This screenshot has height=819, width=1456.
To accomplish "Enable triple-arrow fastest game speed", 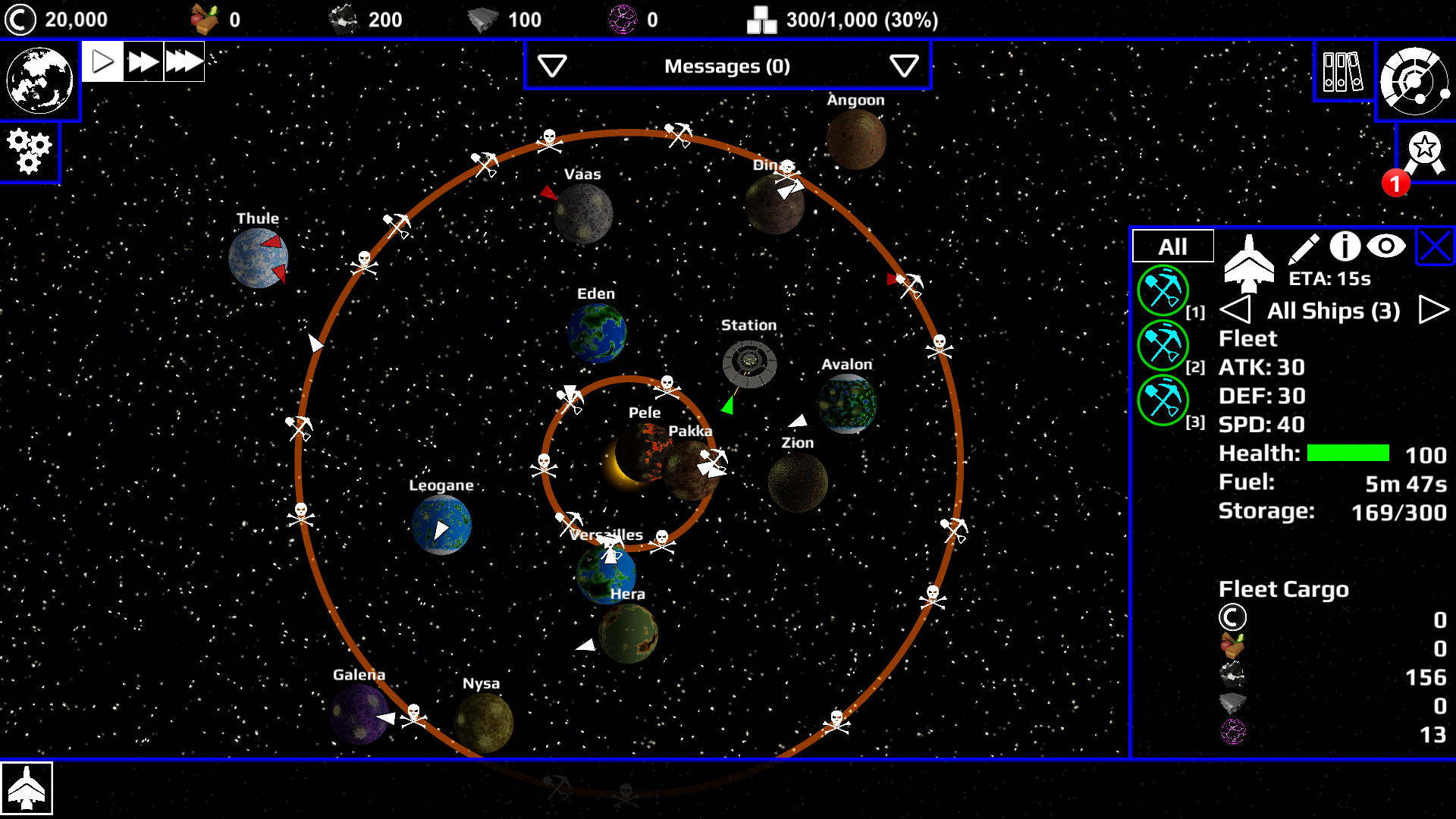I will click(x=184, y=61).
